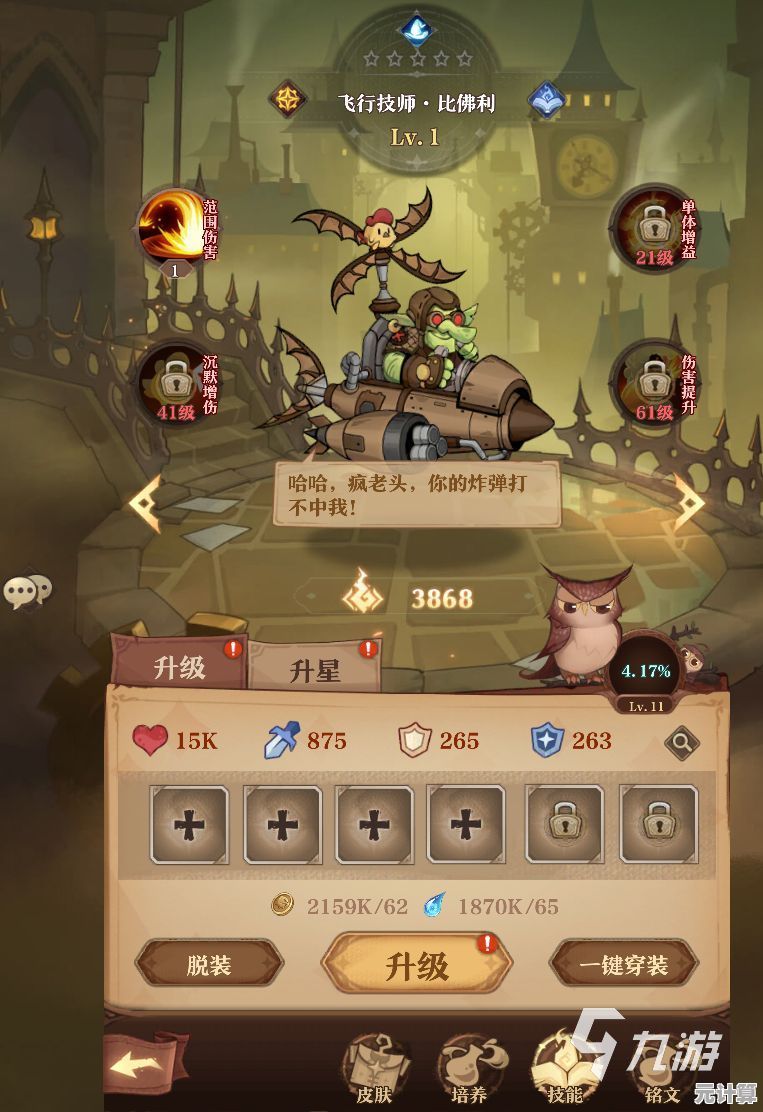
Task: Show the next hero with right arrow
Action: 689,500
